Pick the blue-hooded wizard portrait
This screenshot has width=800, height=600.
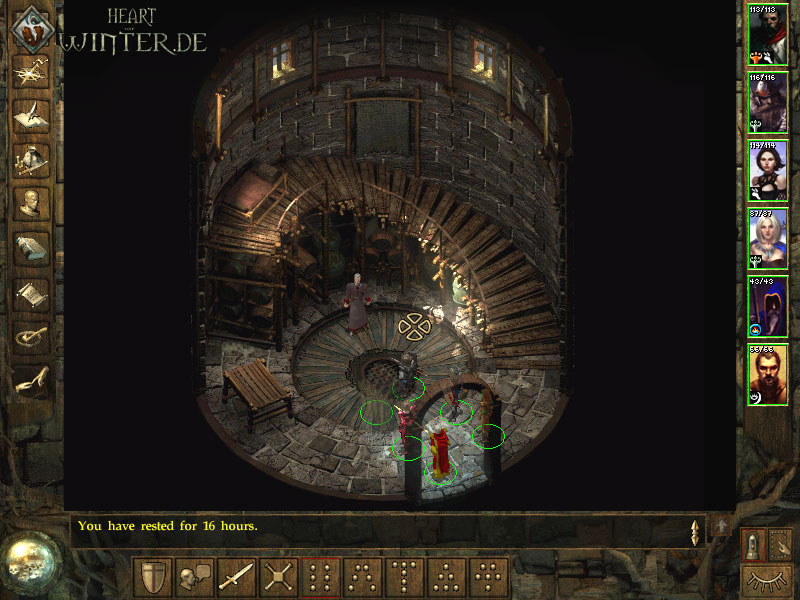[x=768, y=307]
